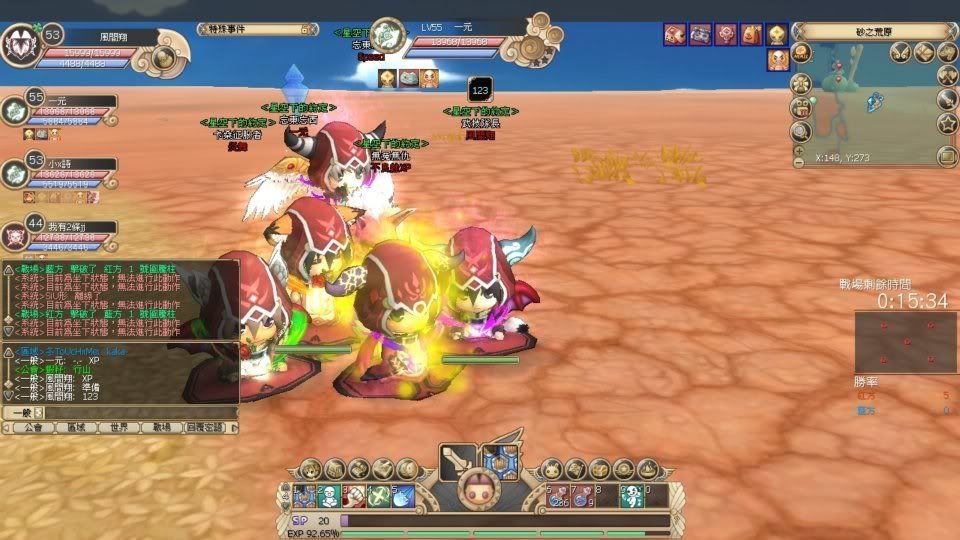Click the chat input box

pyautogui.click(x=135, y=412)
